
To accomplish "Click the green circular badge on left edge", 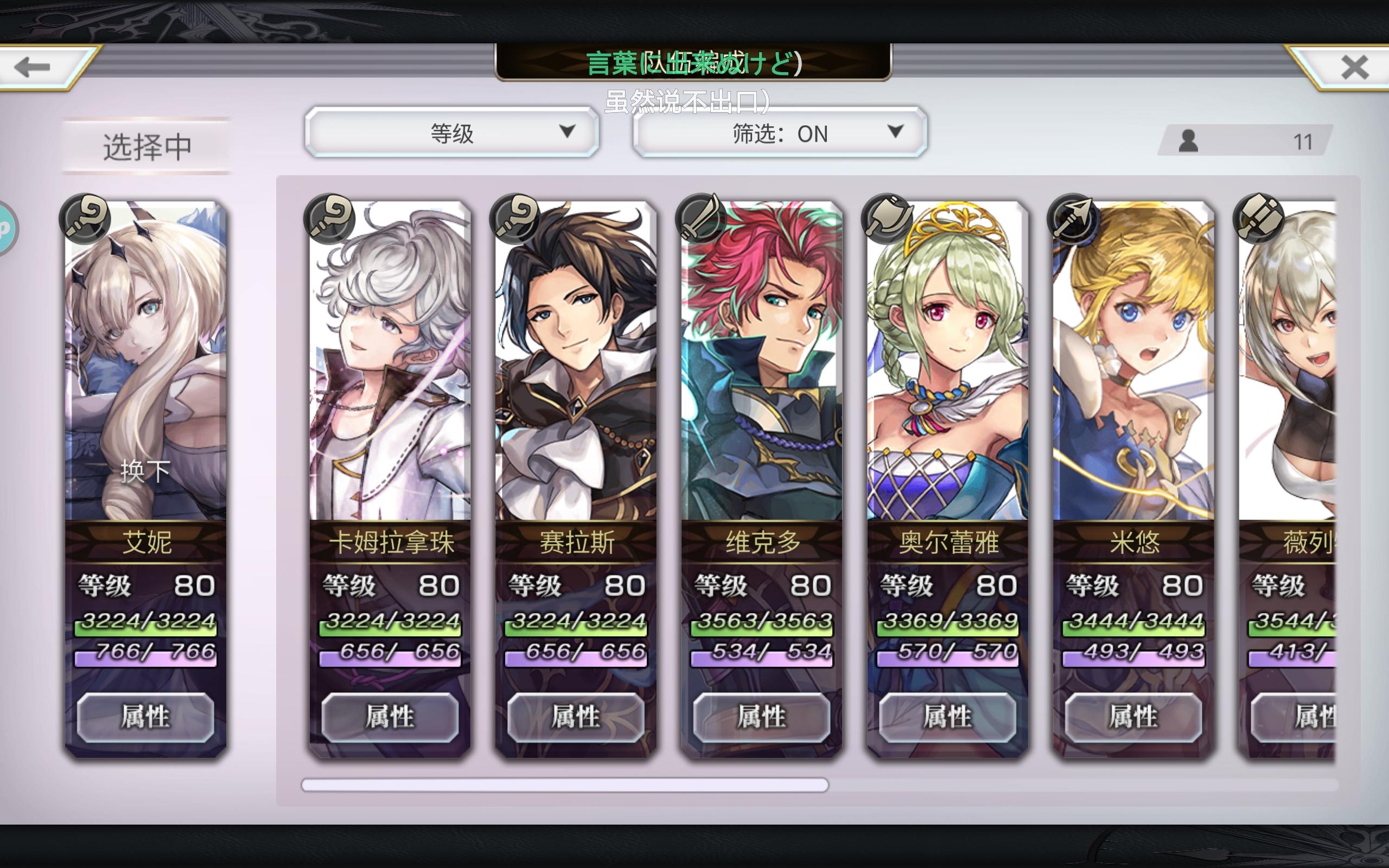I will [6, 227].
